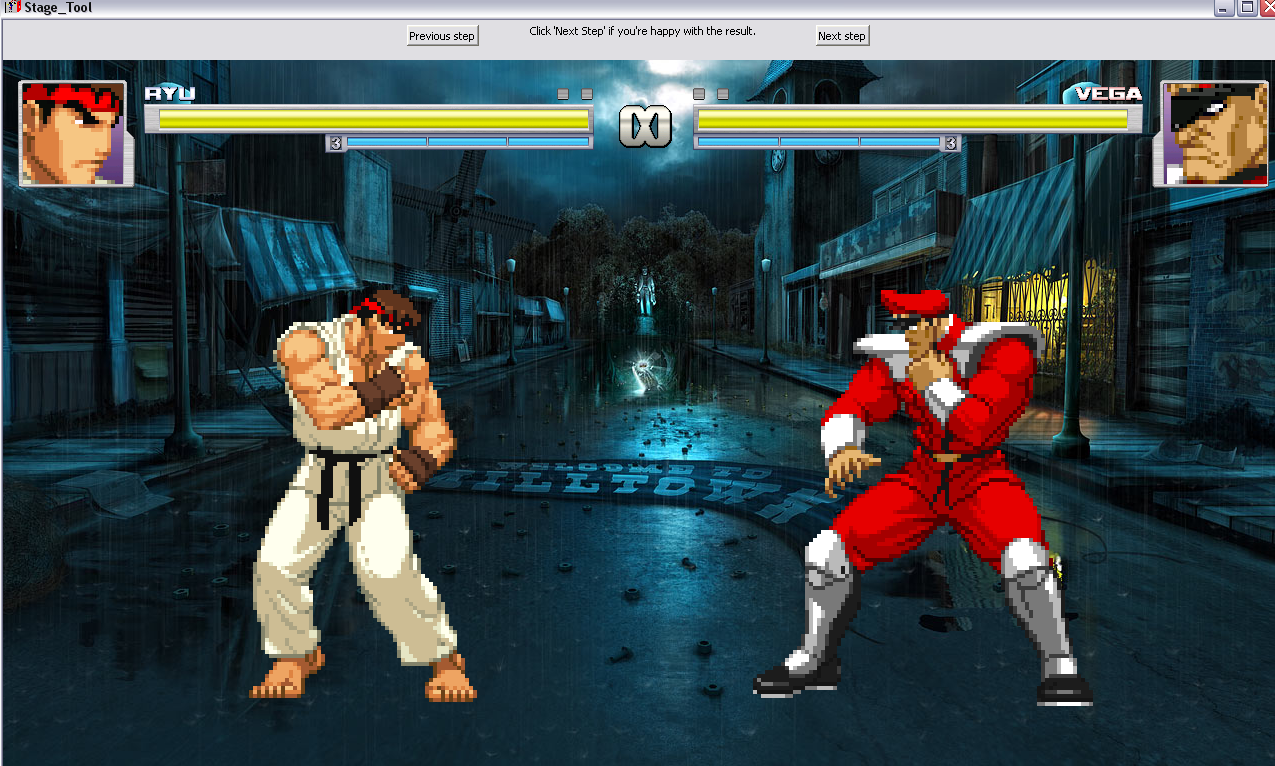Maximize the Stage_Tool window
This screenshot has height=766, width=1275.
[x=1246, y=8]
